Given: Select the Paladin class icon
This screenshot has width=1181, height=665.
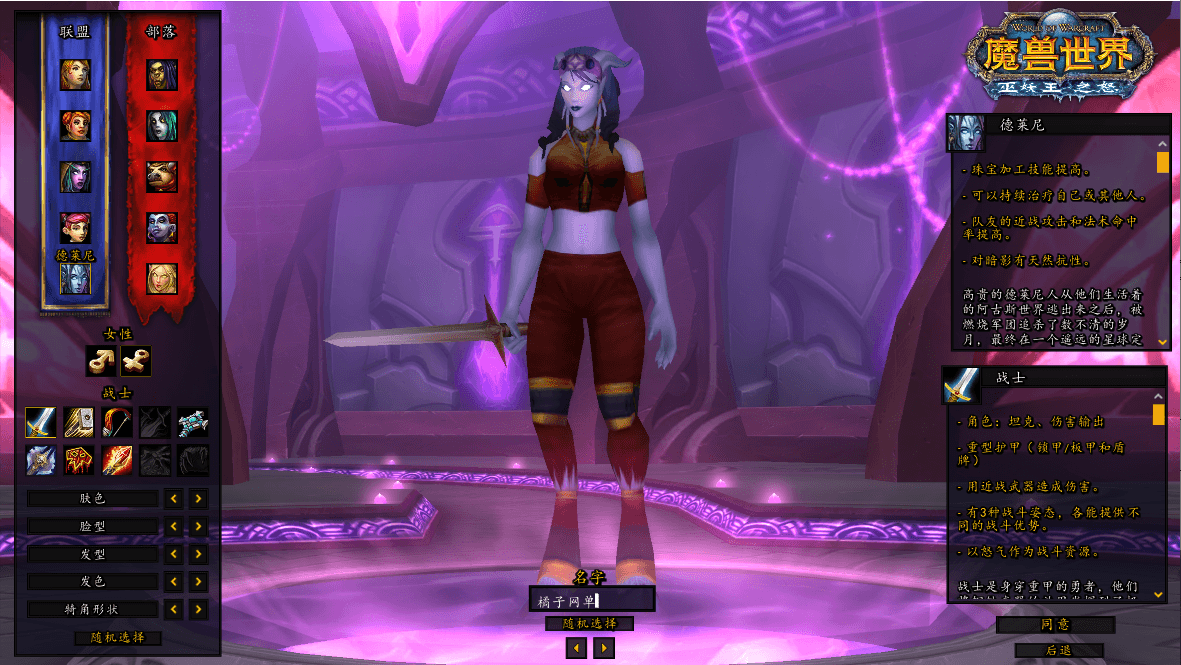Looking at the screenshot, I should point(79,423).
